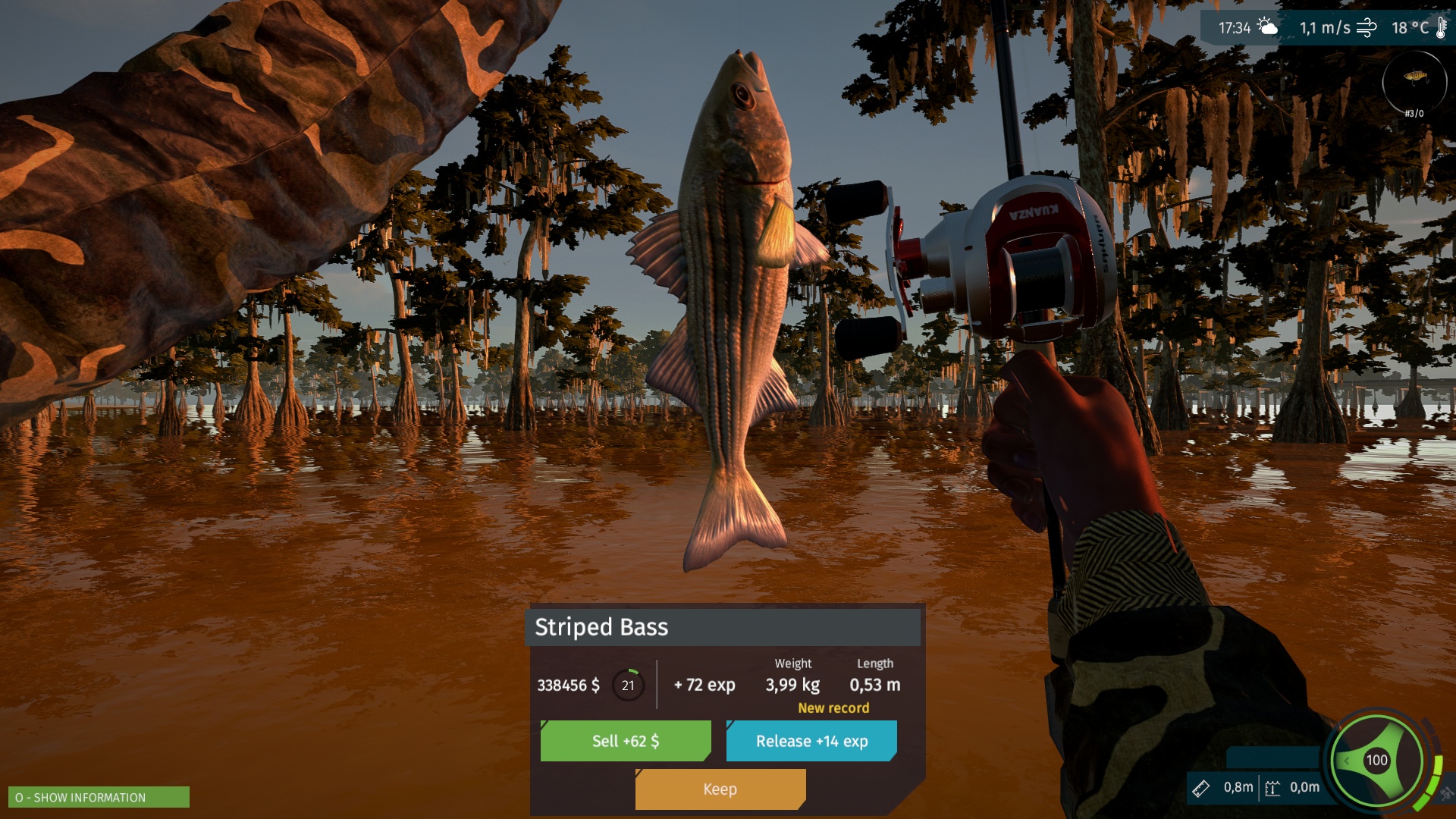
Task: Click the 338456 $ money balance
Action: pyautogui.click(x=570, y=685)
